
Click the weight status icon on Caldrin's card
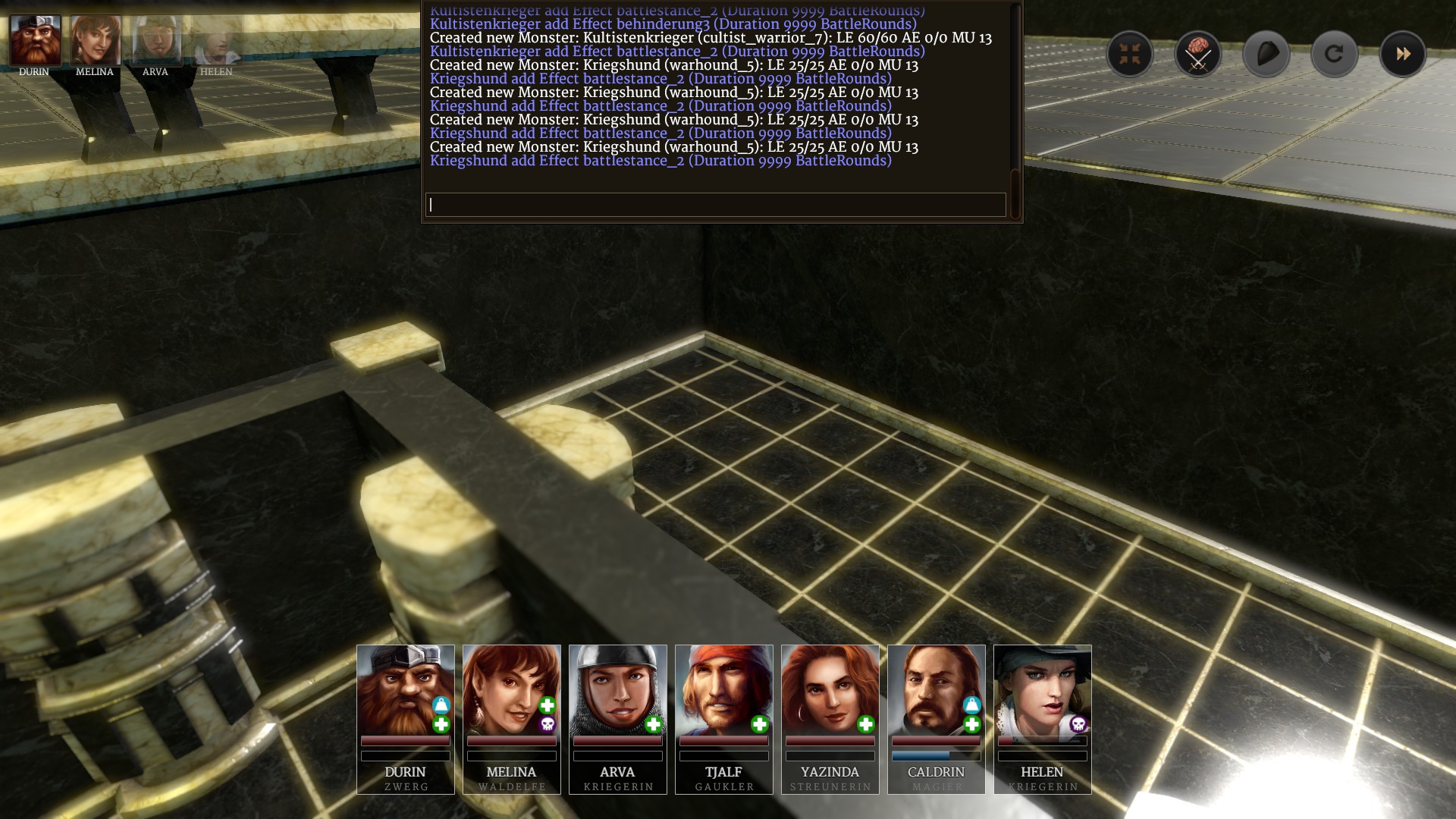coord(971,705)
